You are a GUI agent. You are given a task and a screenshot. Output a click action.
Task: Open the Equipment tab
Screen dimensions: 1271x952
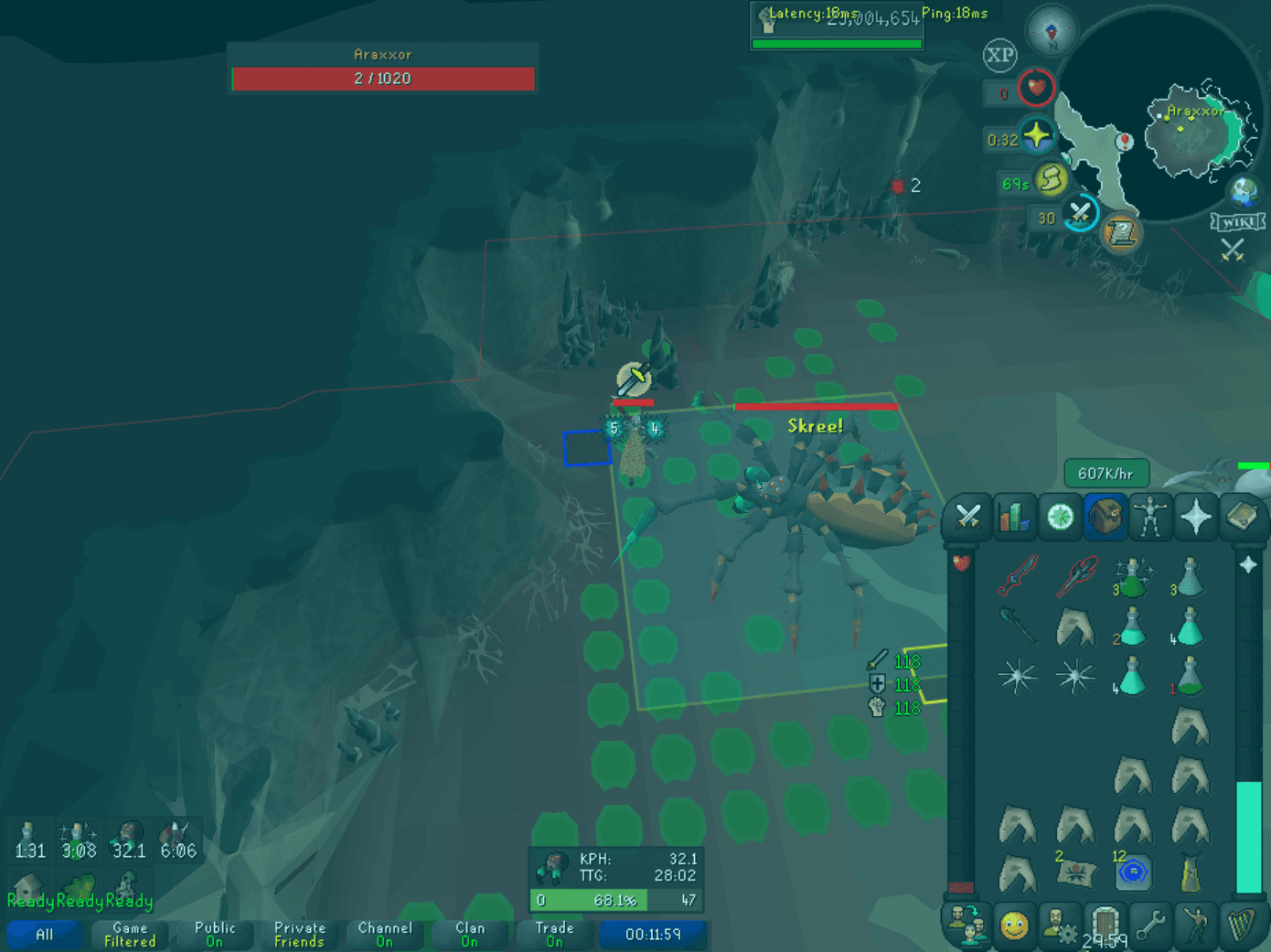[1149, 518]
